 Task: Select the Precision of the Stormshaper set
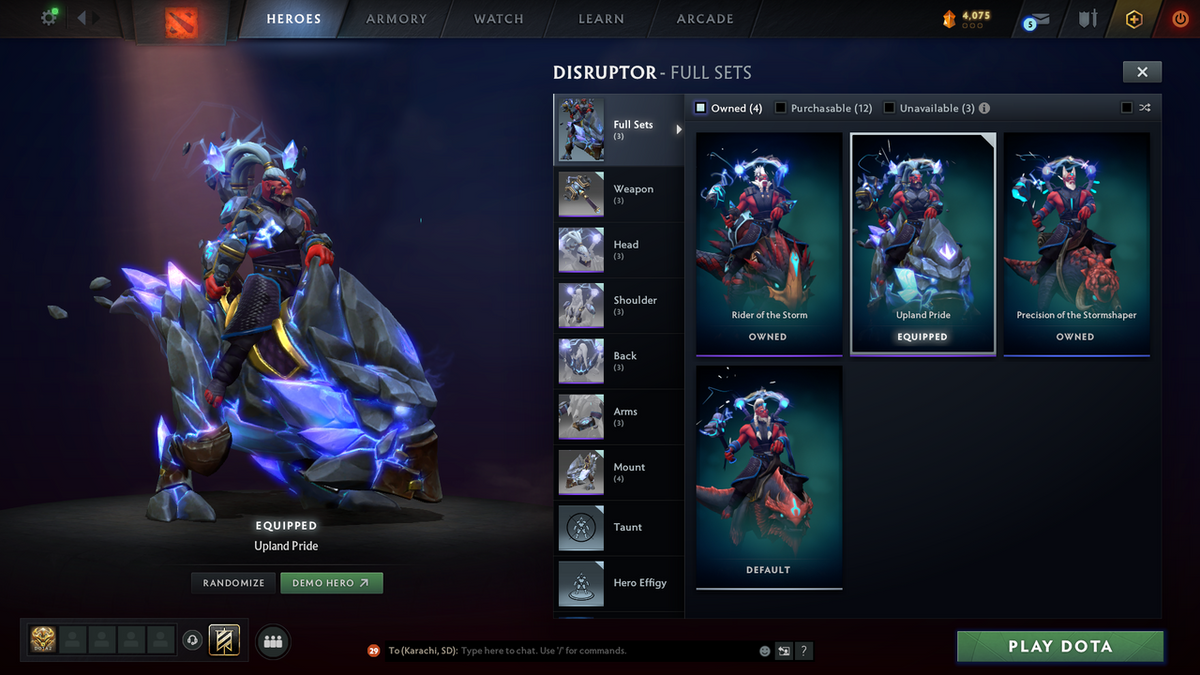[1076, 243]
